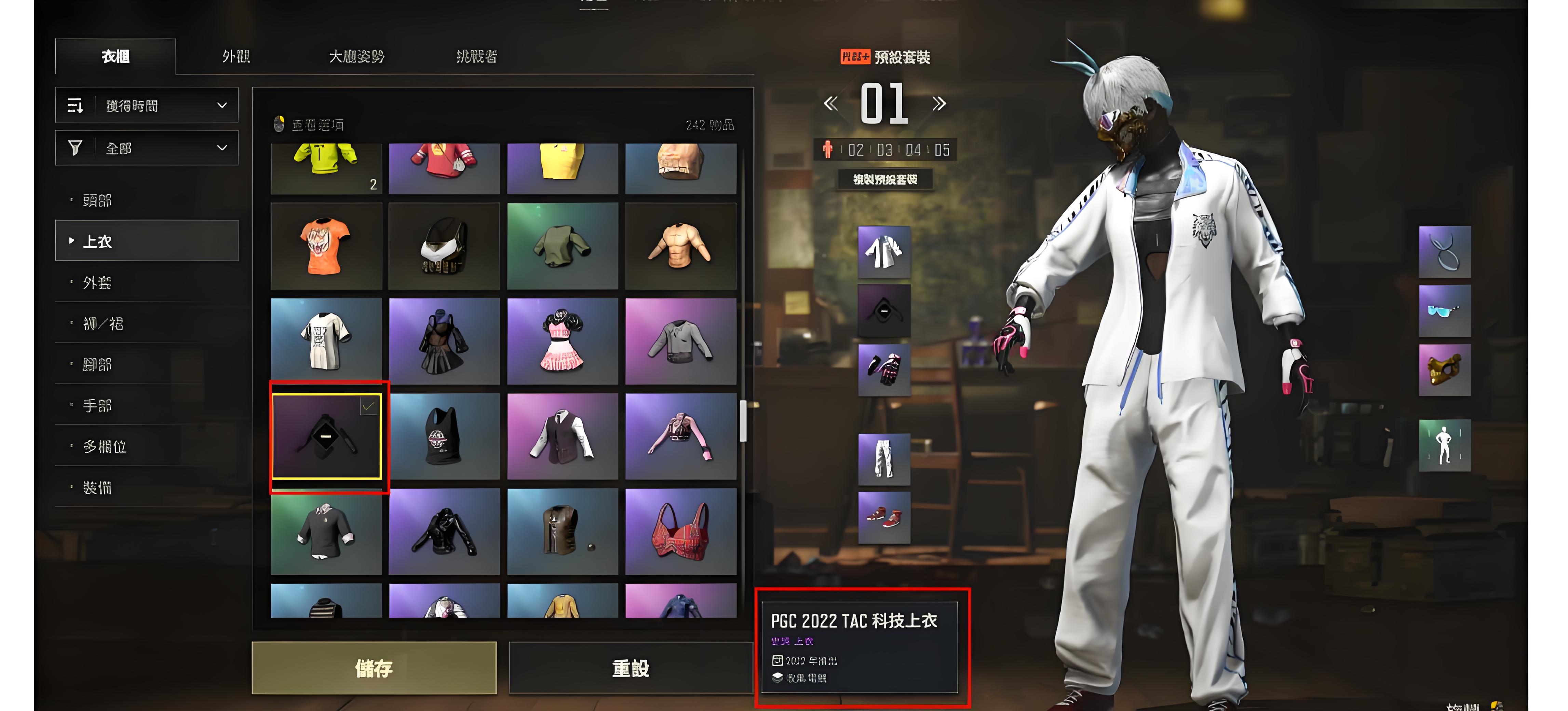1568x711 pixels.
Task: Open the 獲得時間 sort dropdown
Action: coord(147,106)
